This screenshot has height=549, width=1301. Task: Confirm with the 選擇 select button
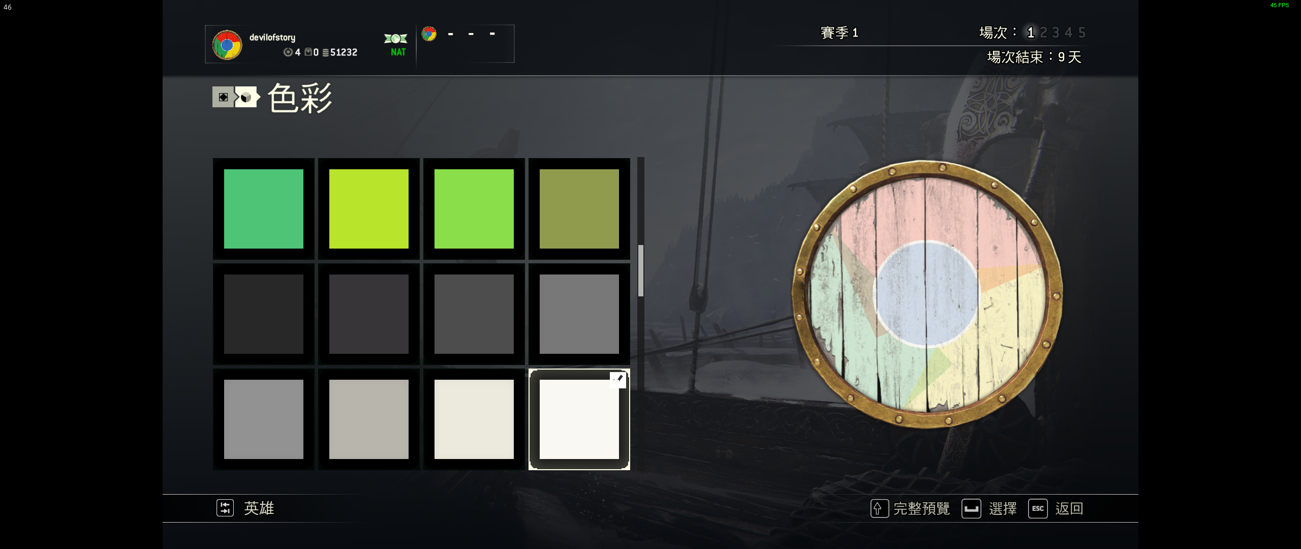(x=989, y=509)
